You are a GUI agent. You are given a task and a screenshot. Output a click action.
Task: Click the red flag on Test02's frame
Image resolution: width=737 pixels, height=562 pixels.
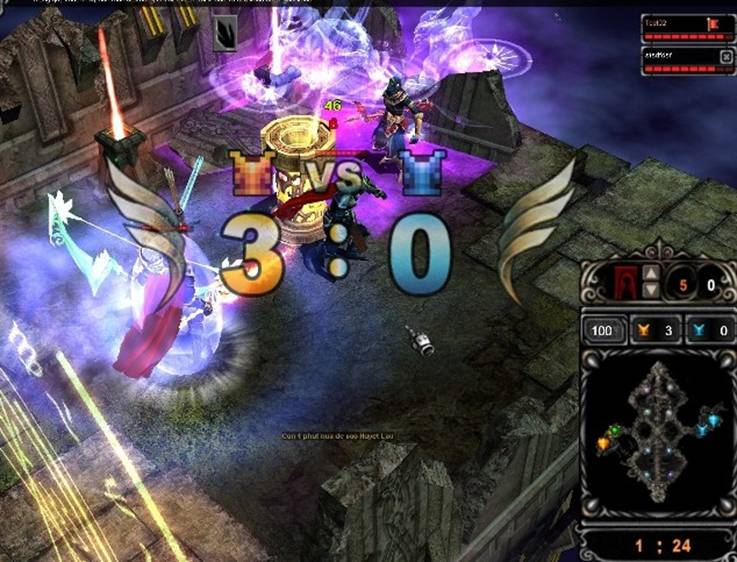[714, 23]
